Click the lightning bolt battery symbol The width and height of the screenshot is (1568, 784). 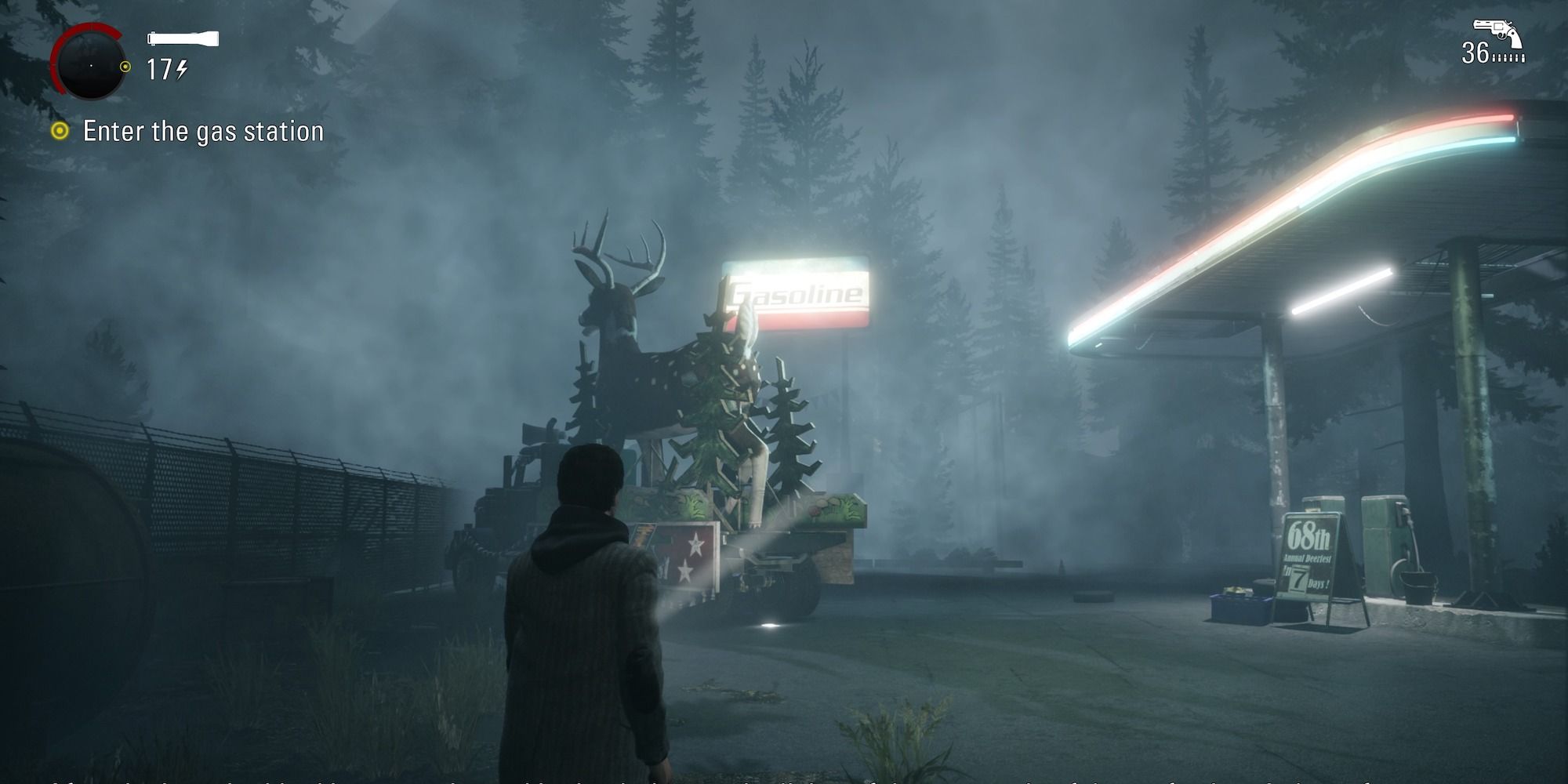tap(180, 70)
